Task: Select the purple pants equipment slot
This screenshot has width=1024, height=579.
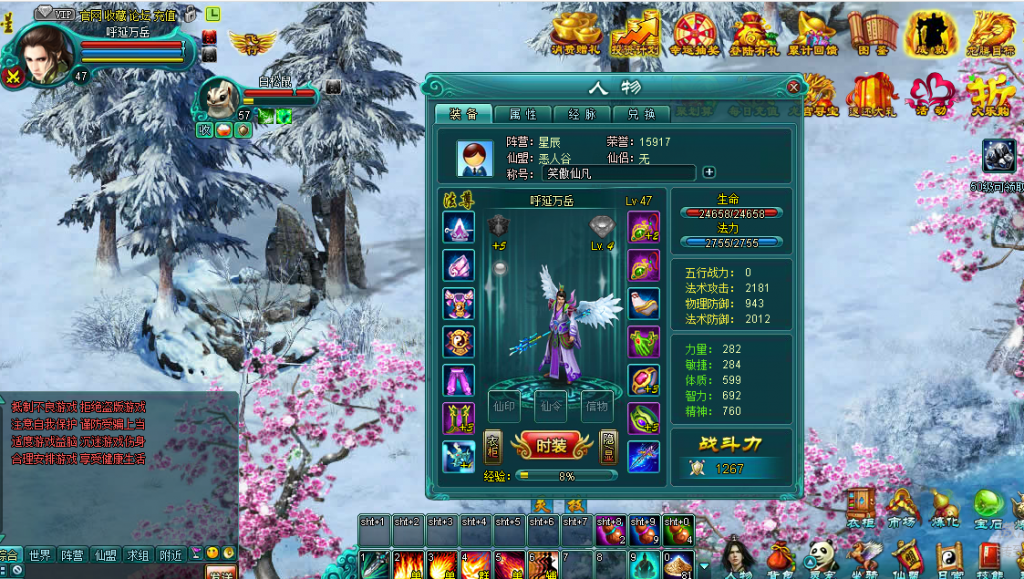Action: pos(458,380)
